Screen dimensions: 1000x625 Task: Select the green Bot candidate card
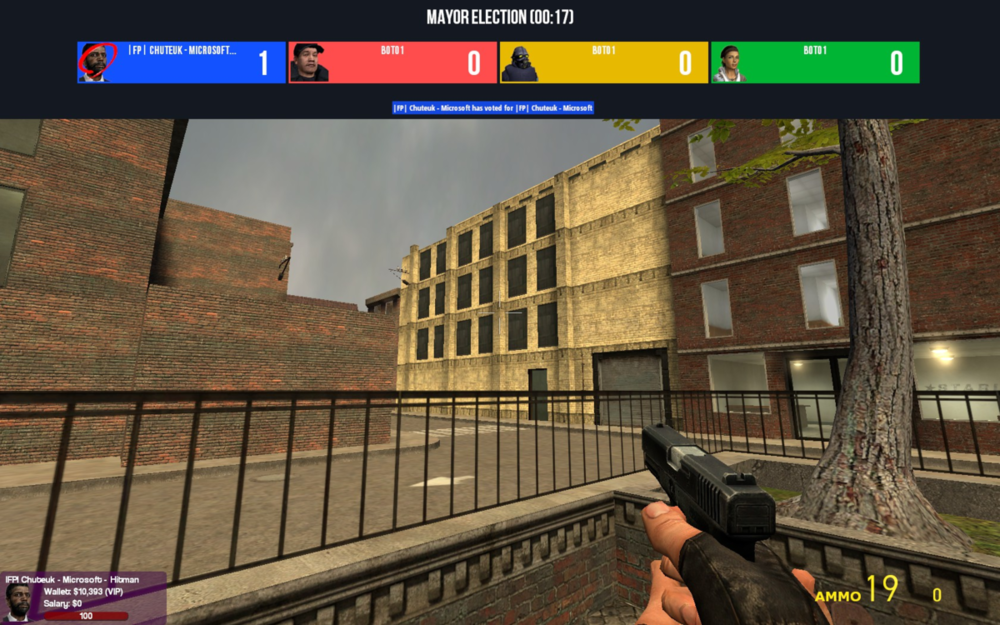[x=815, y=62]
